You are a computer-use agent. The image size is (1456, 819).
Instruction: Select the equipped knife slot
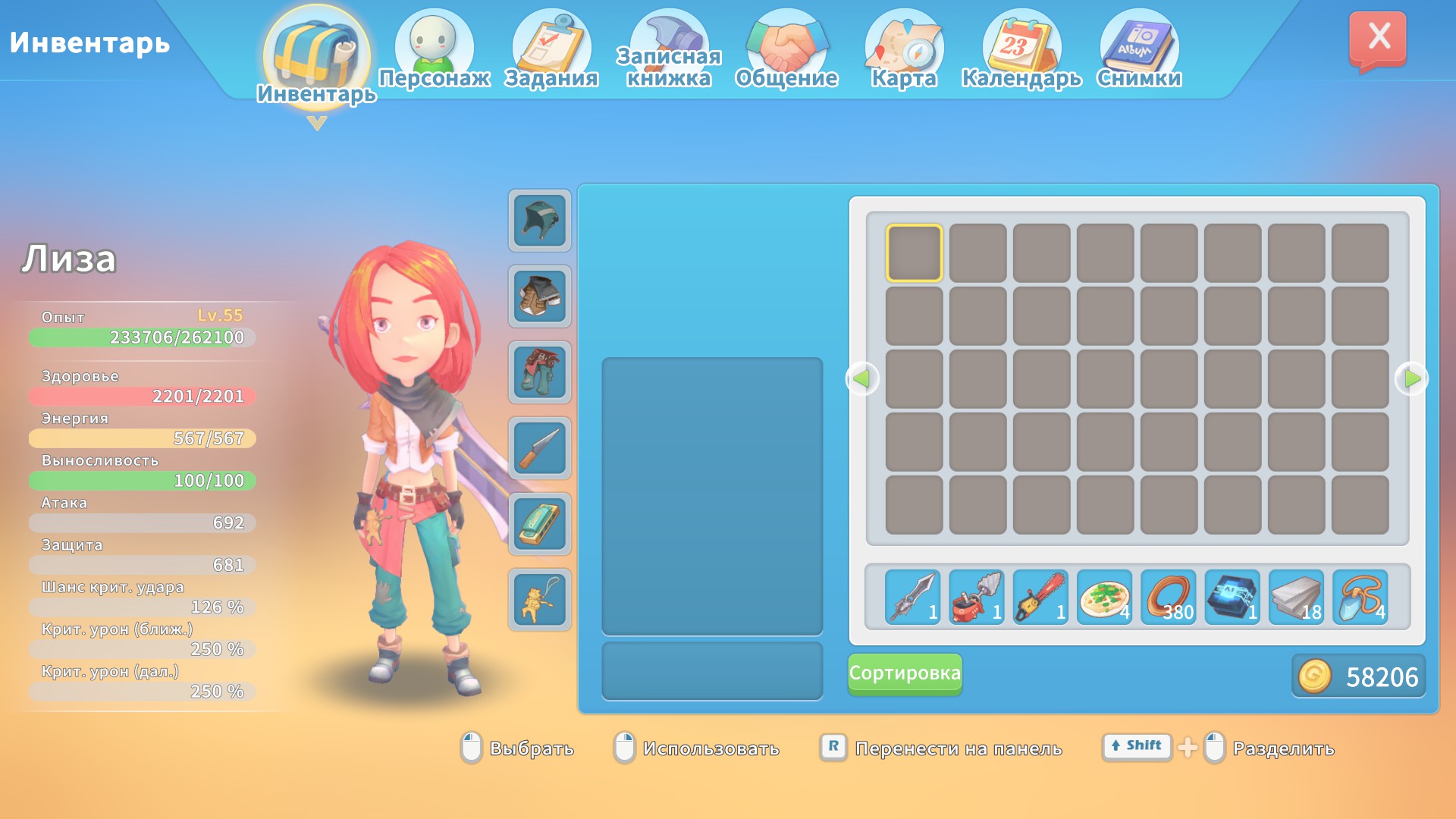pos(538,449)
